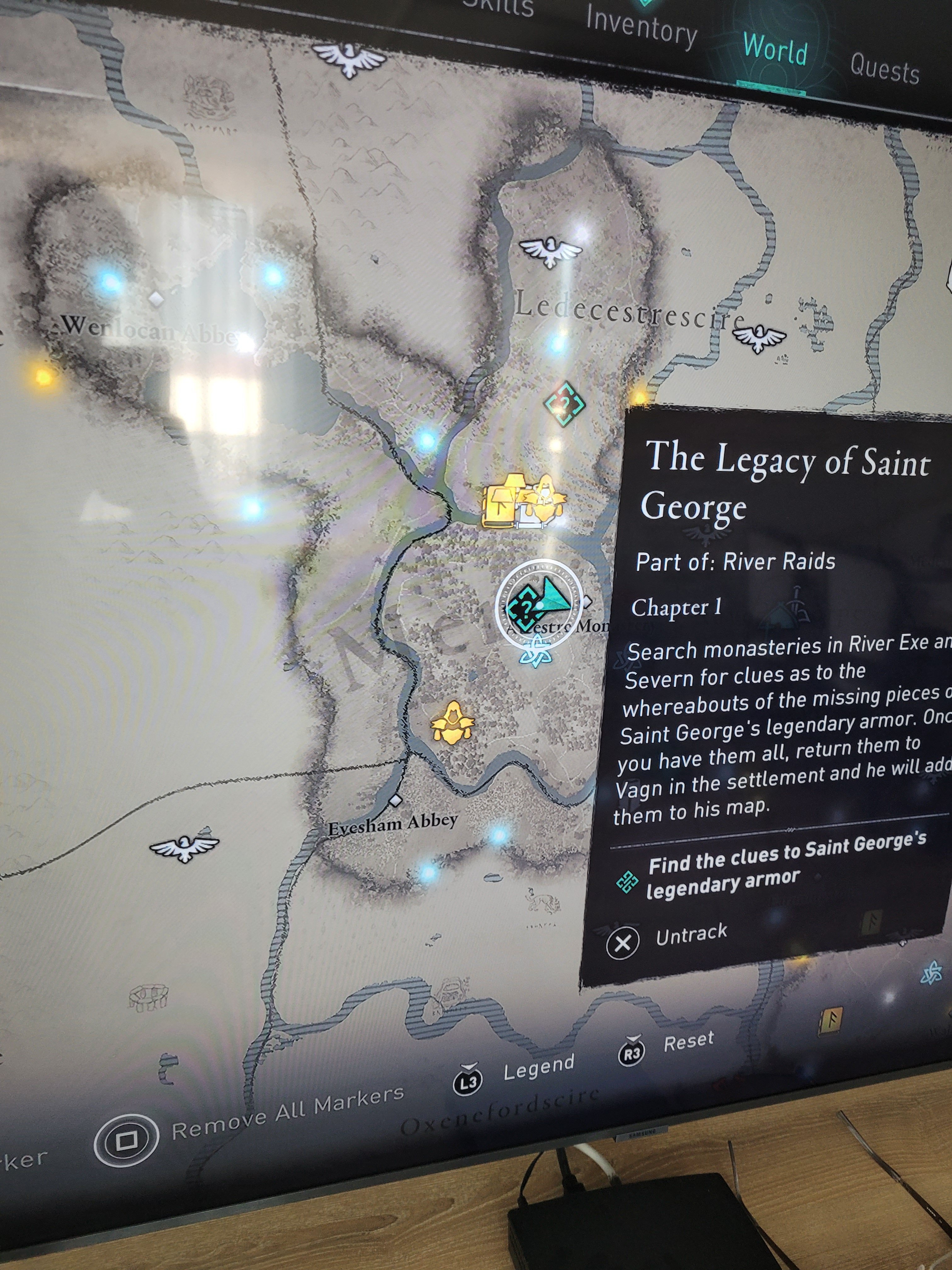Image resolution: width=952 pixels, height=1270 pixels.
Task: Click the Wenlocan Abbey location marker
Action: pyautogui.click(x=156, y=299)
